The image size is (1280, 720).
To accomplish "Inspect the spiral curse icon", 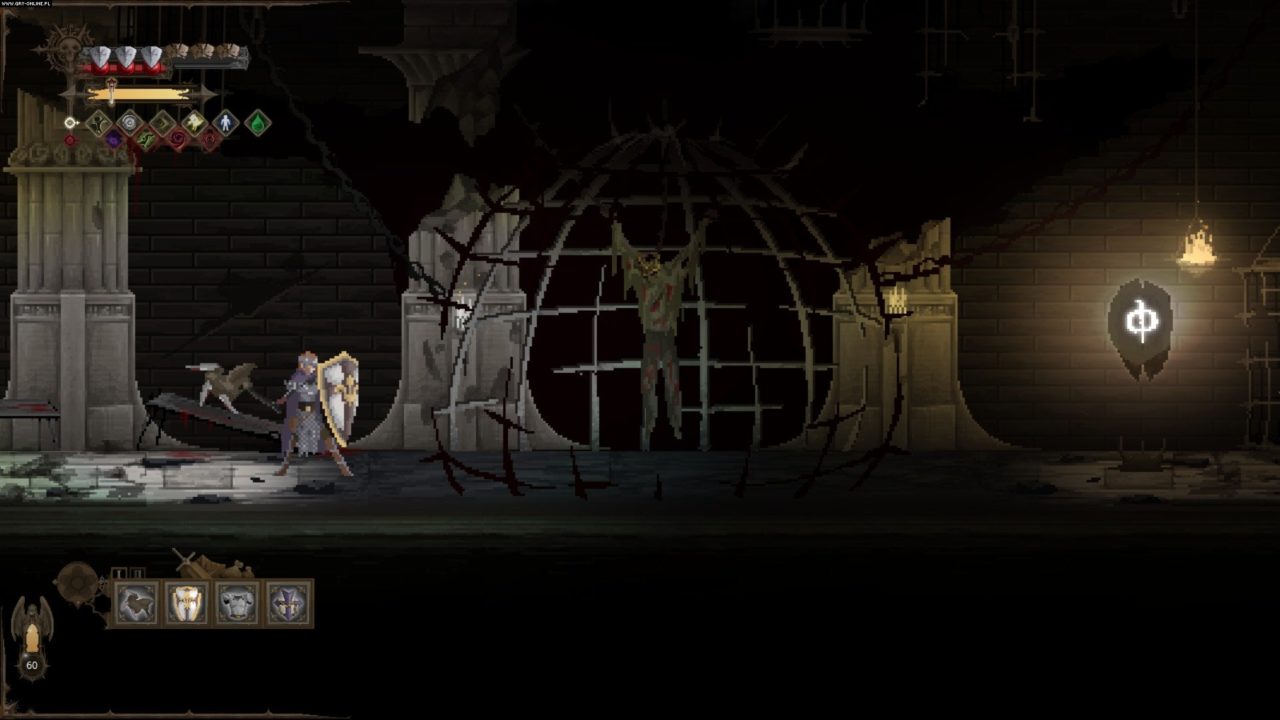I will coord(129,122).
